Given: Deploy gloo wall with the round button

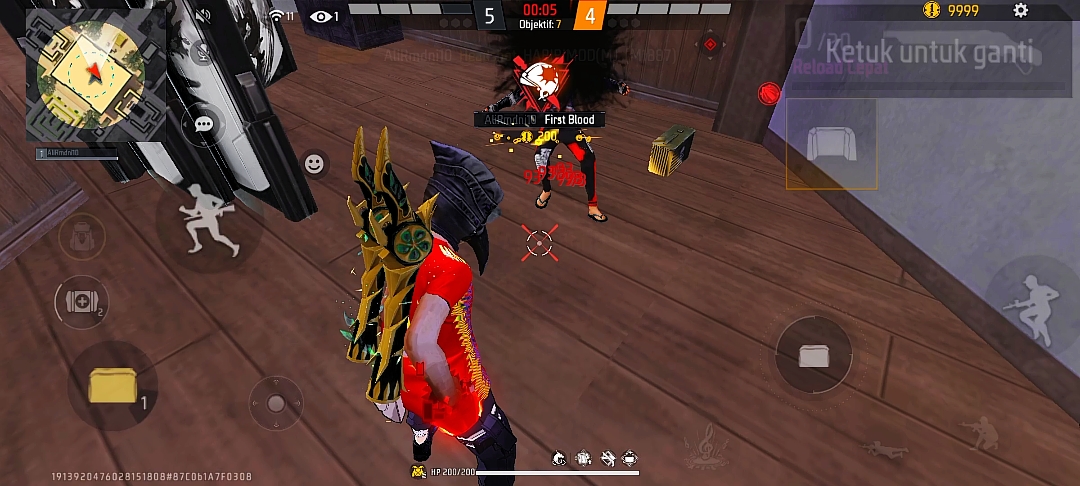Looking at the screenshot, I should (813, 355).
